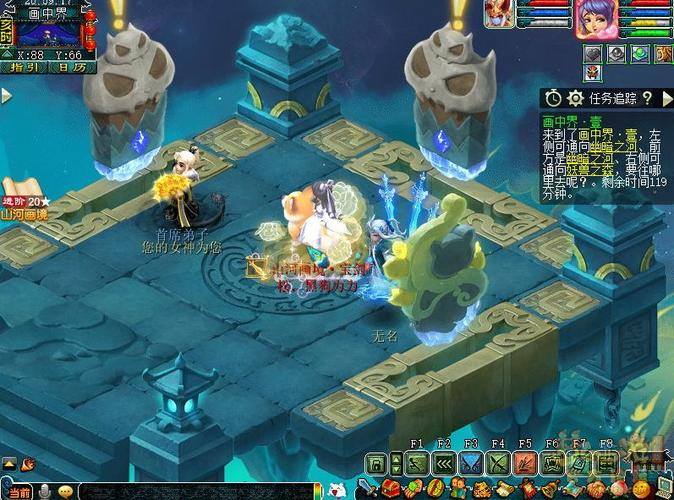
Task: Click the gear icon in quest tracker
Action: click(x=575, y=98)
